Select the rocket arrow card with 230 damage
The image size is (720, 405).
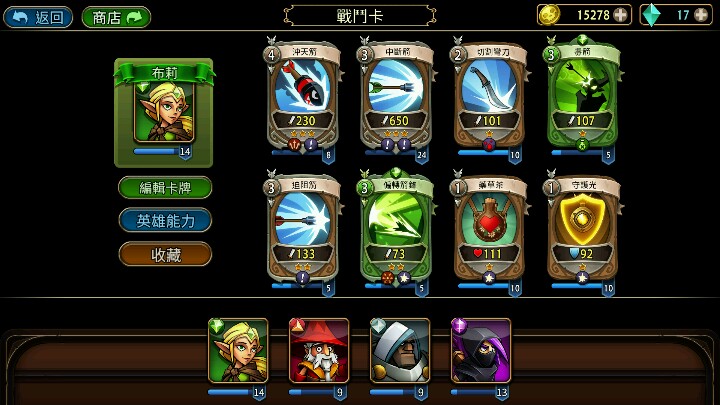tap(303, 95)
